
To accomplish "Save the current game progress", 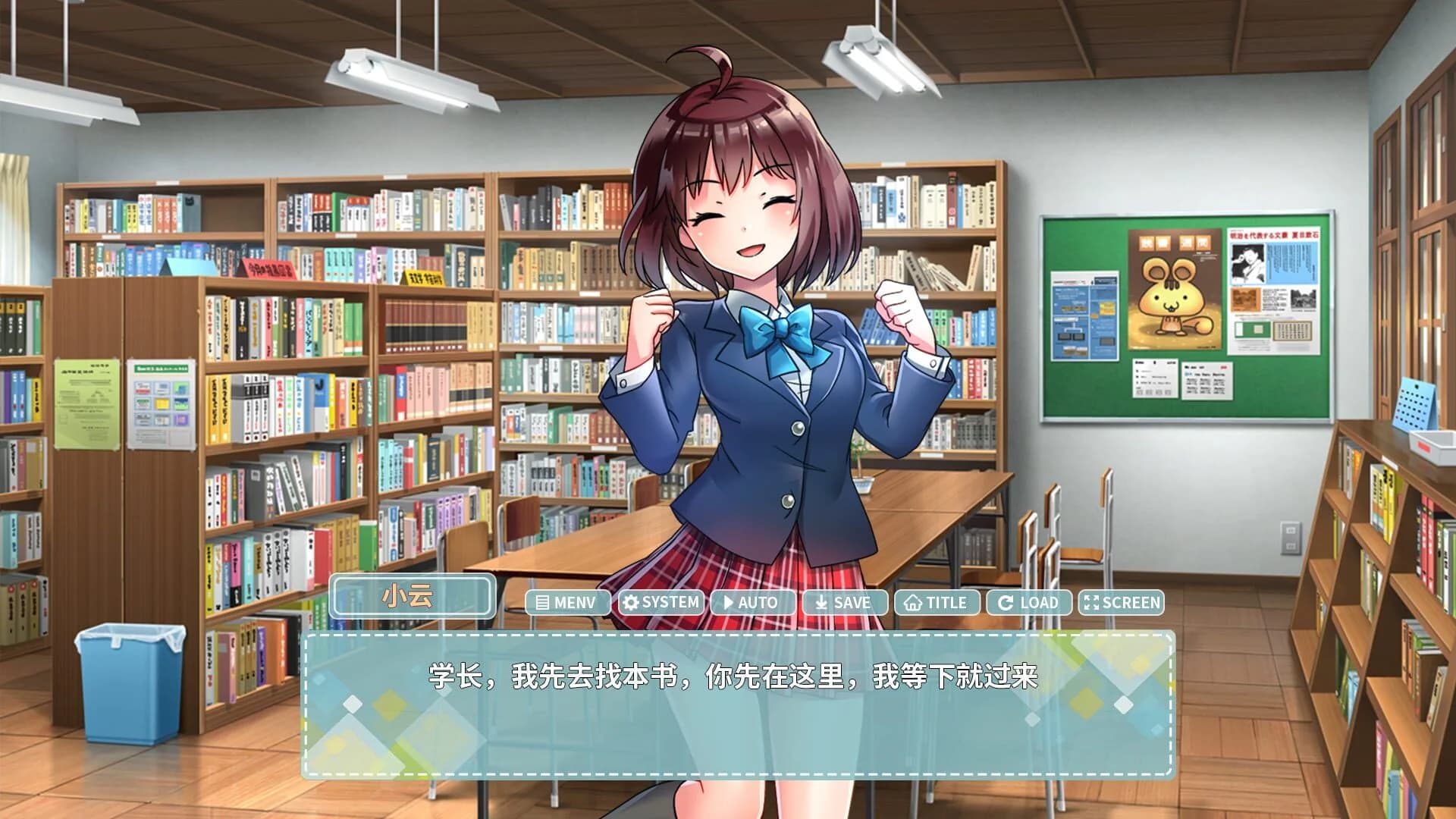I will pos(846,602).
